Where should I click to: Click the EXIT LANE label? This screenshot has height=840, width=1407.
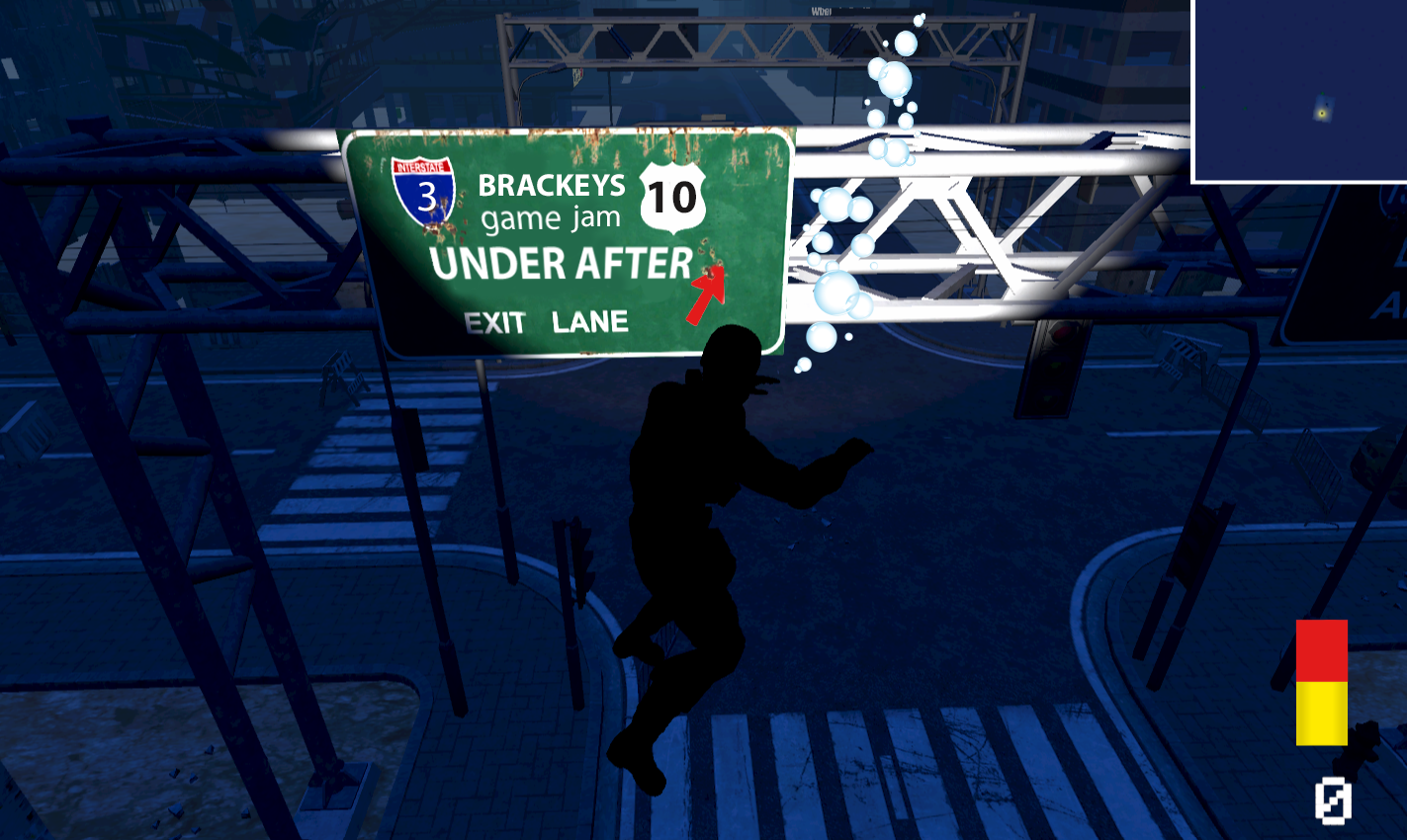point(545,320)
